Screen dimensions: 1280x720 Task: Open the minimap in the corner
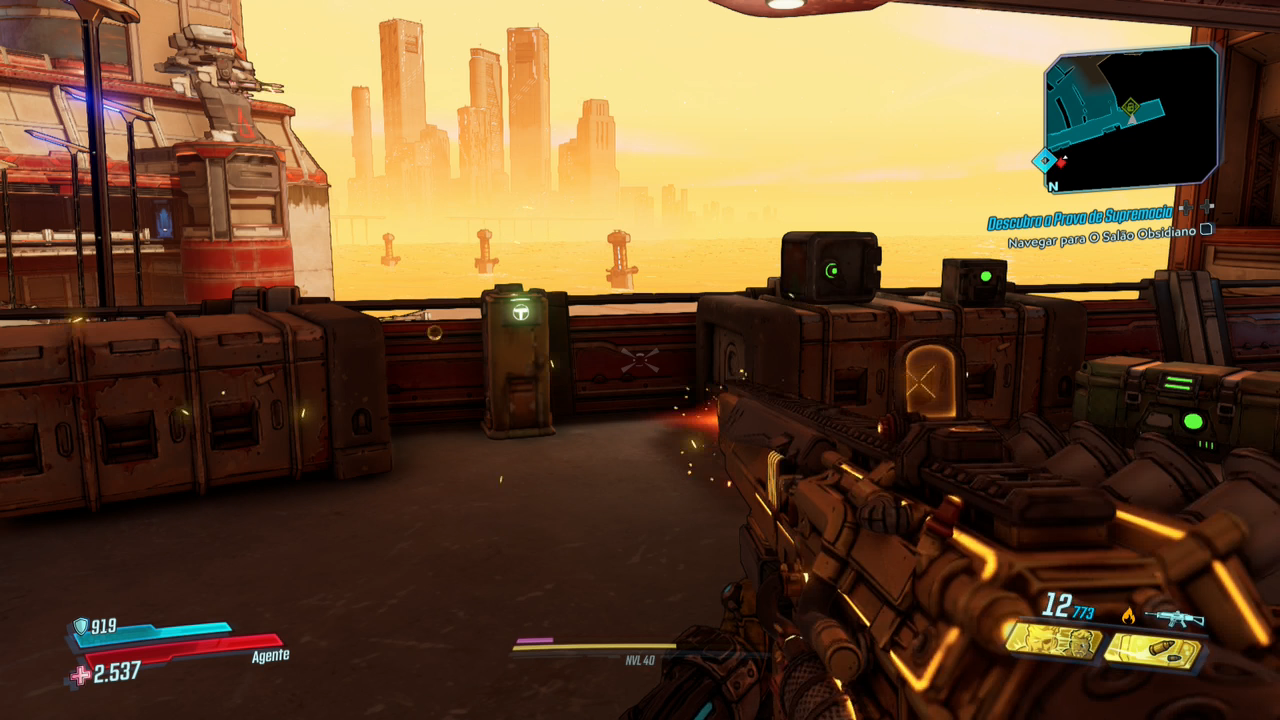[x=1131, y=118]
